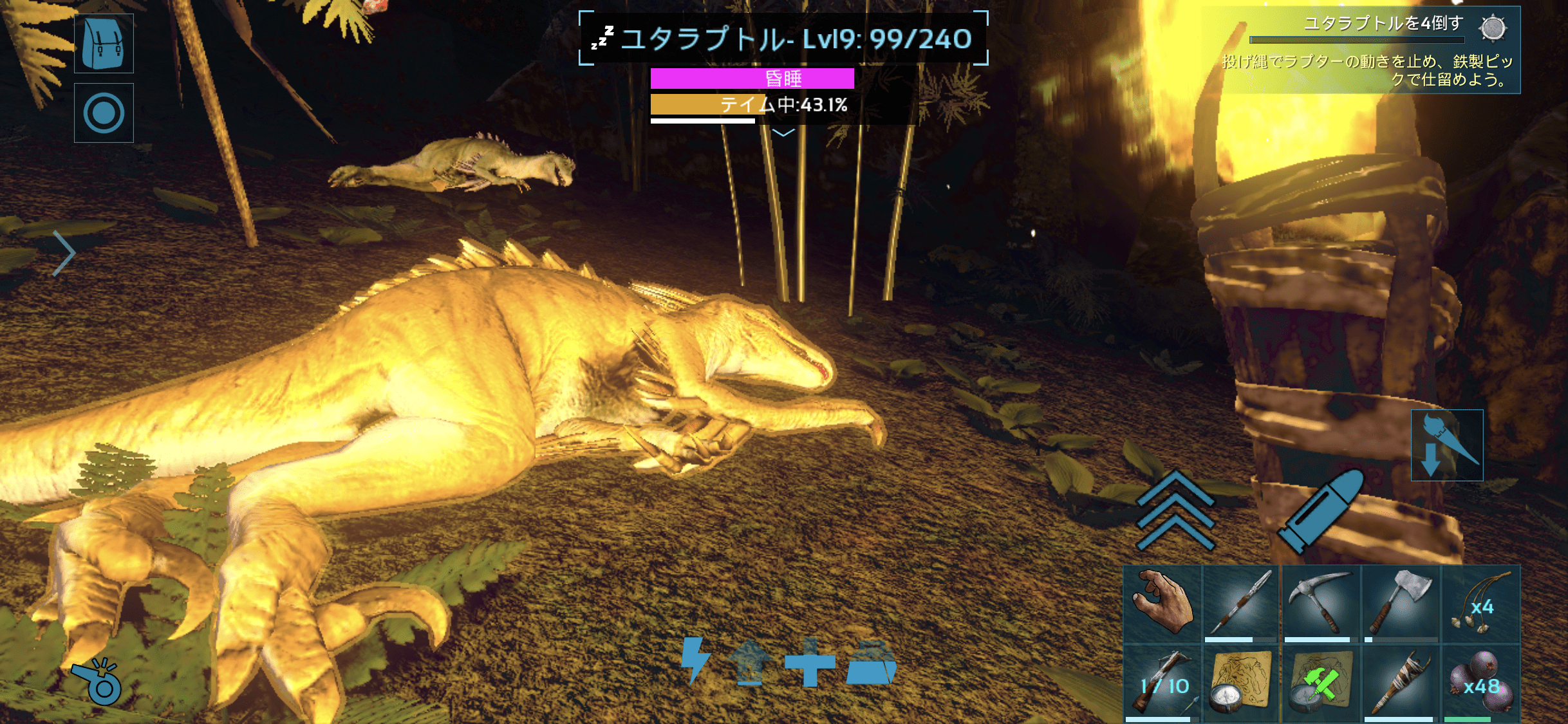Expand the side panel arrow on the left edge
The height and width of the screenshot is (724, 1568).
(x=64, y=253)
